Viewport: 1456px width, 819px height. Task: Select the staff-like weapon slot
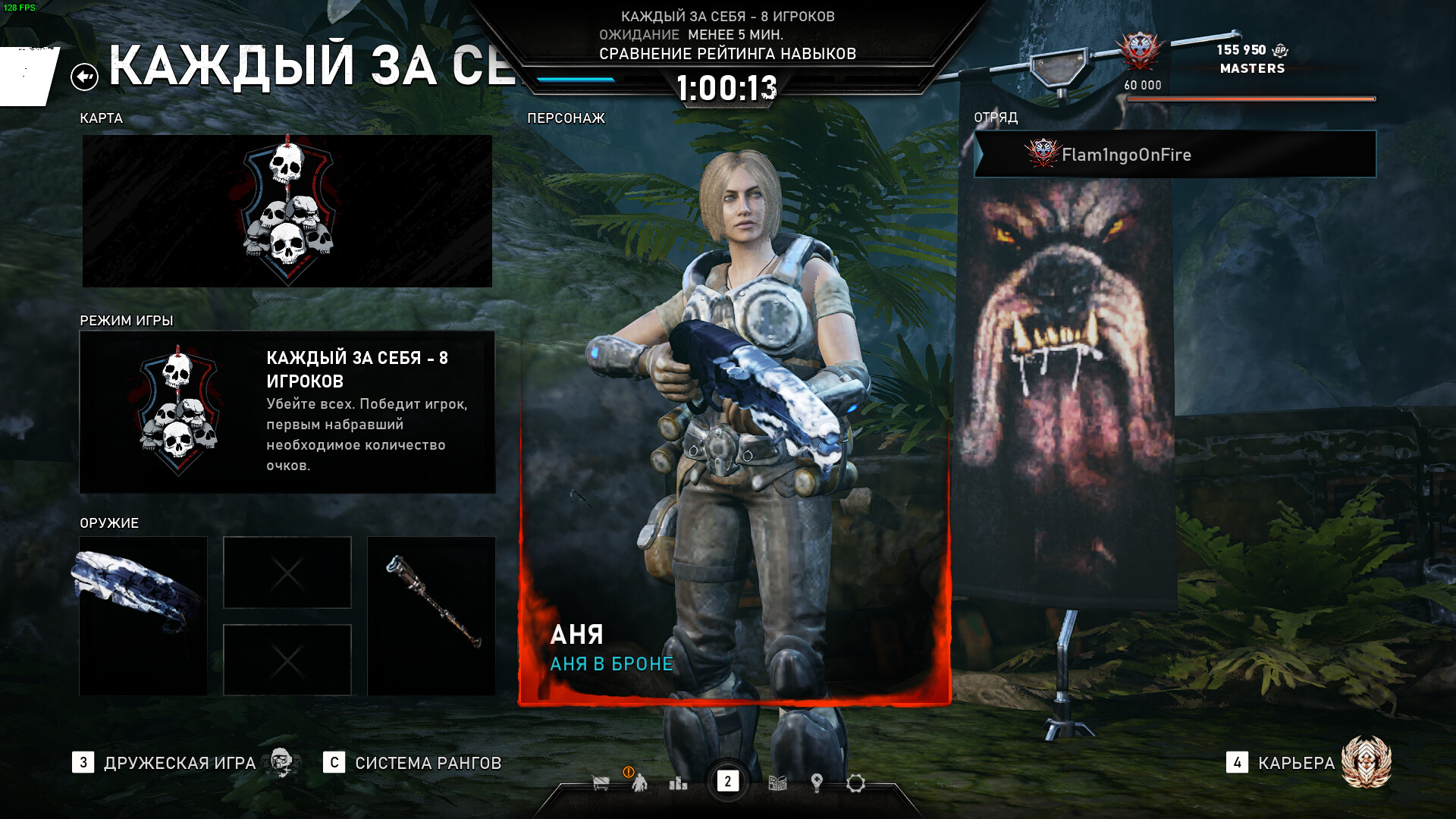coord(431,616)
